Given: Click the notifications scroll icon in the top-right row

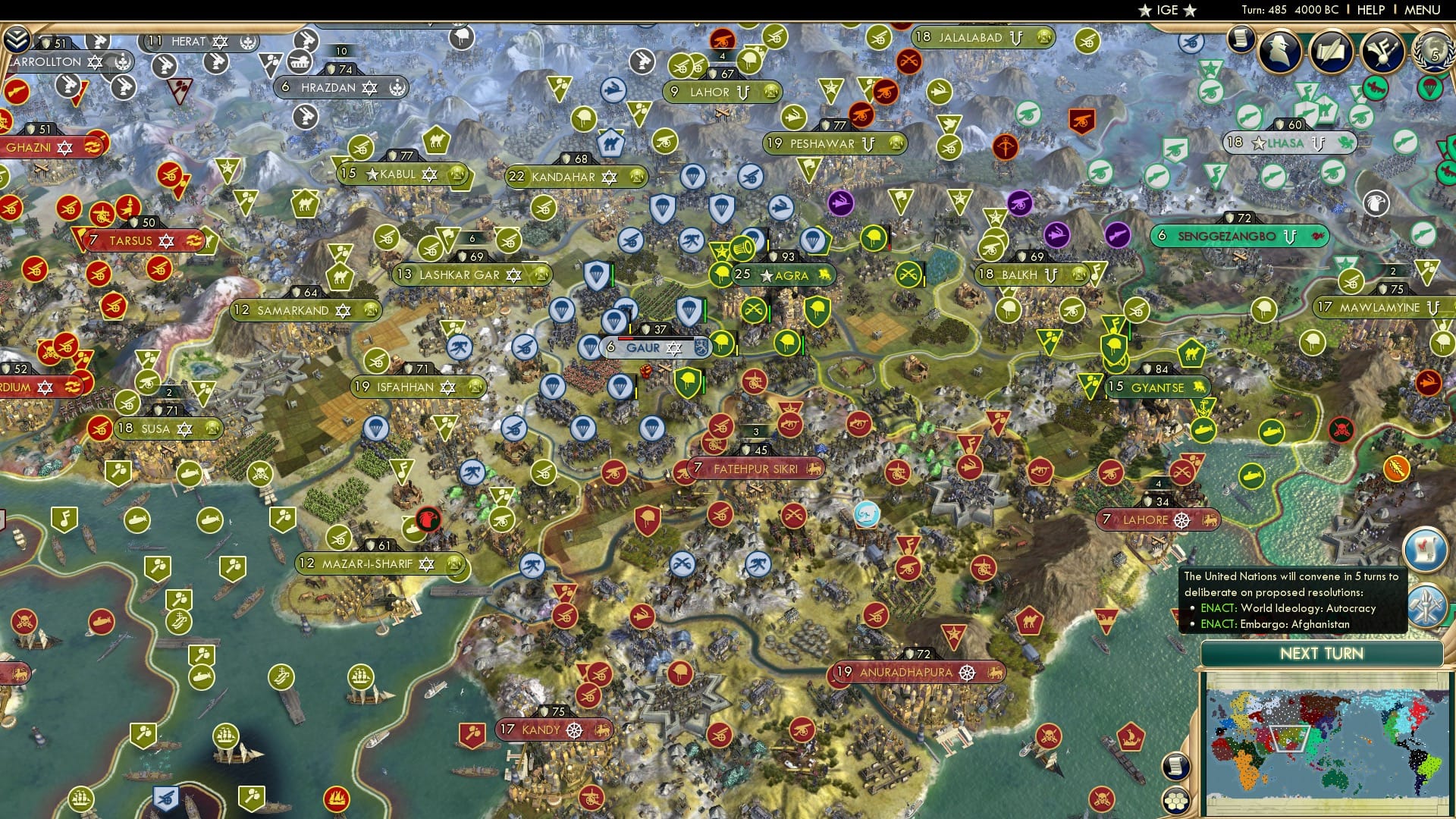Looking at the screenshot, I should [x=1241, y=38].
